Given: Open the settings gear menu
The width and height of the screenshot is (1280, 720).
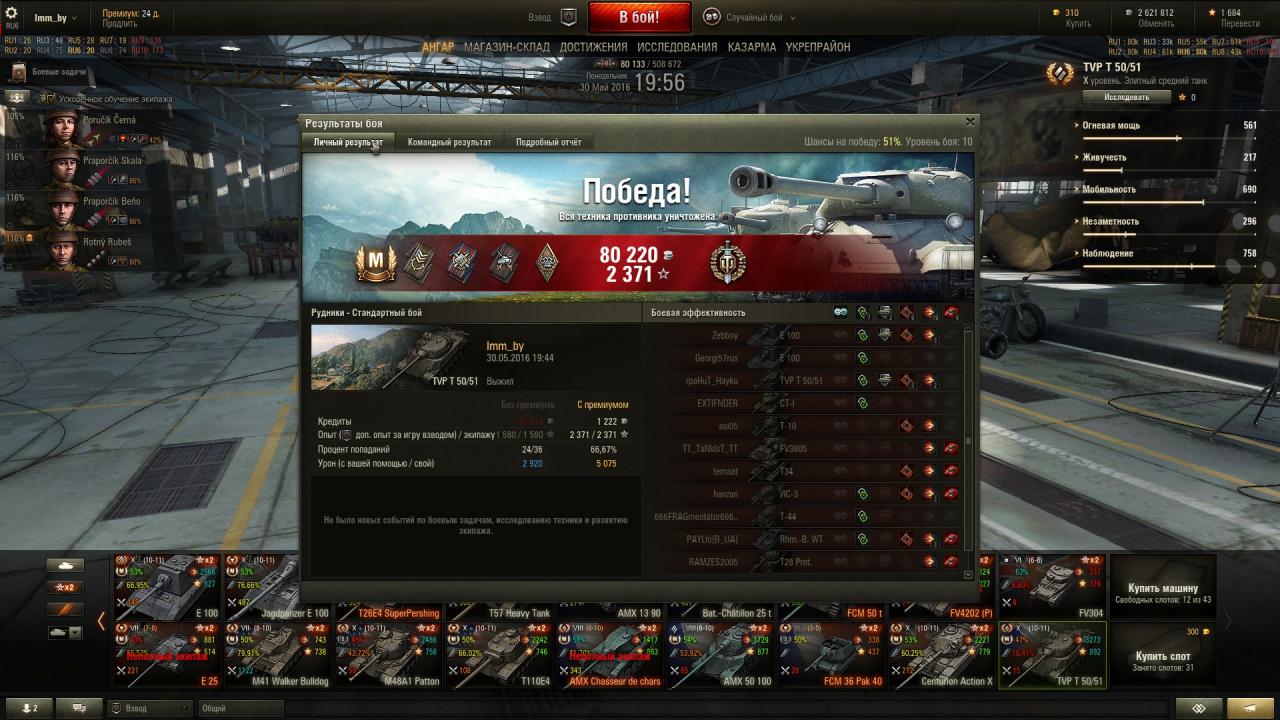Looking at the screenshot, I should (x=12, y=12).
